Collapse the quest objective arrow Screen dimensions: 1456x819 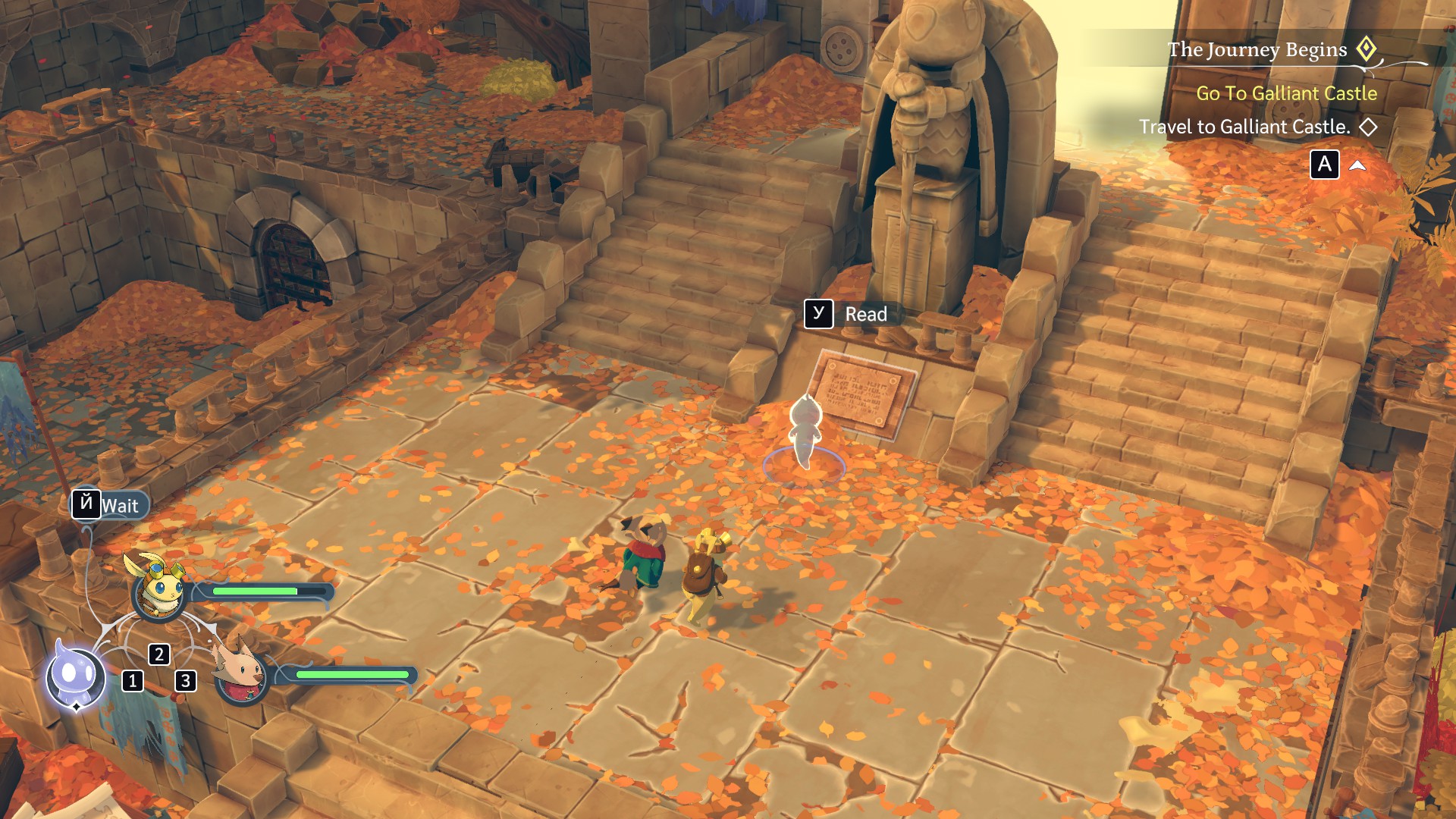(x=1357, y=165)
